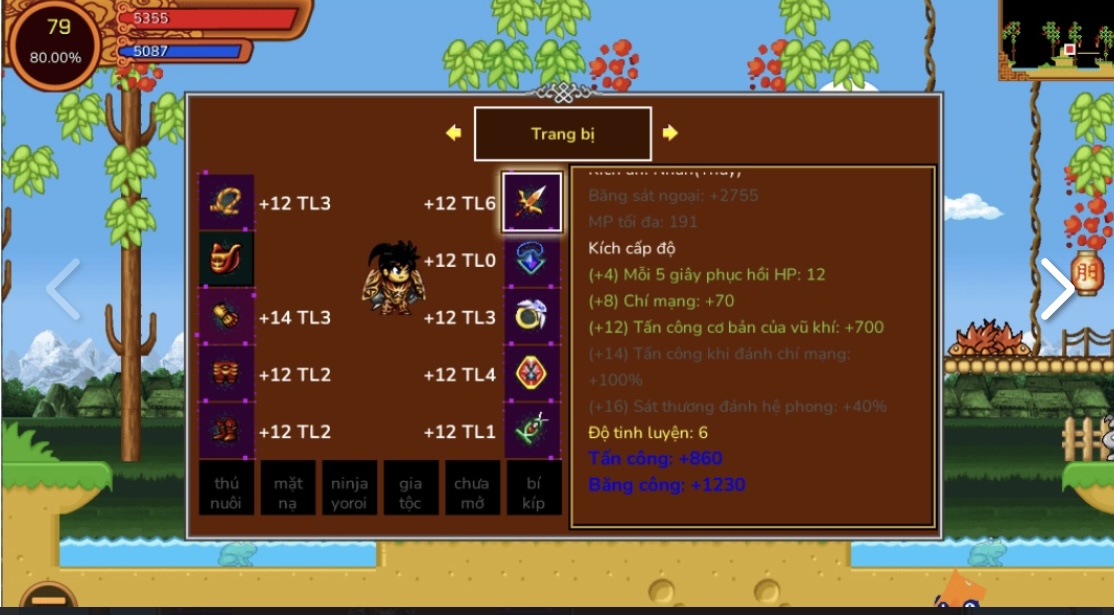The width and height of the screenshot is (1114, 615).
Task: Select the equipped sword weapon slot
Action: click(531, 203)
